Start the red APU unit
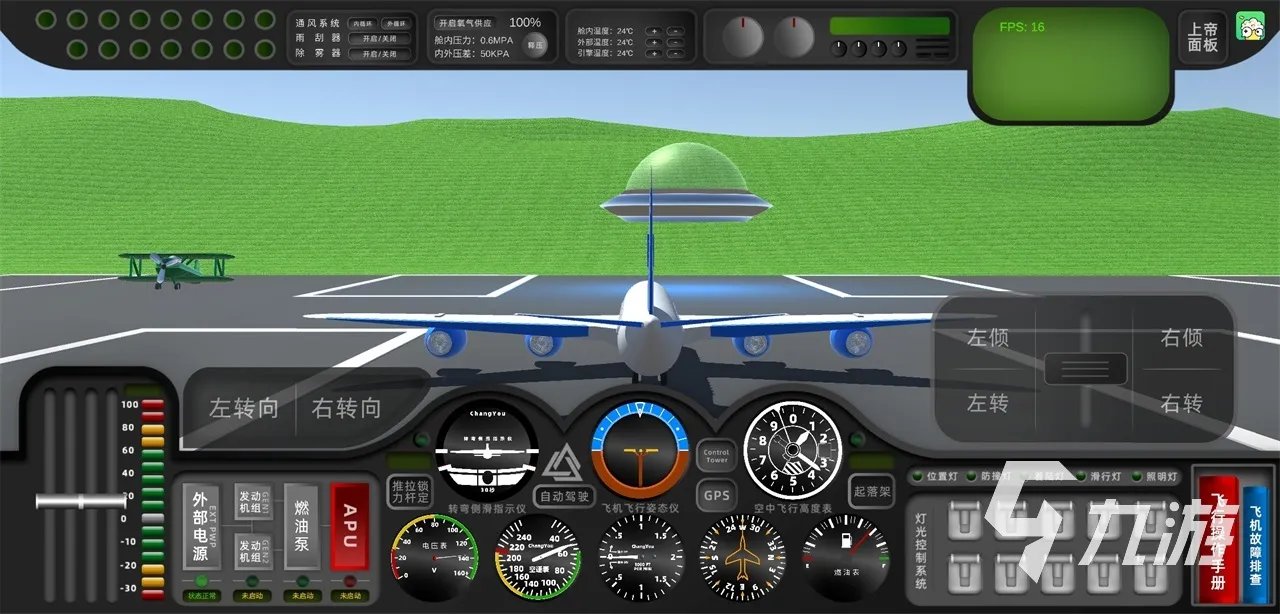The width and height of the screenshot is (1280, 614). 349,525
